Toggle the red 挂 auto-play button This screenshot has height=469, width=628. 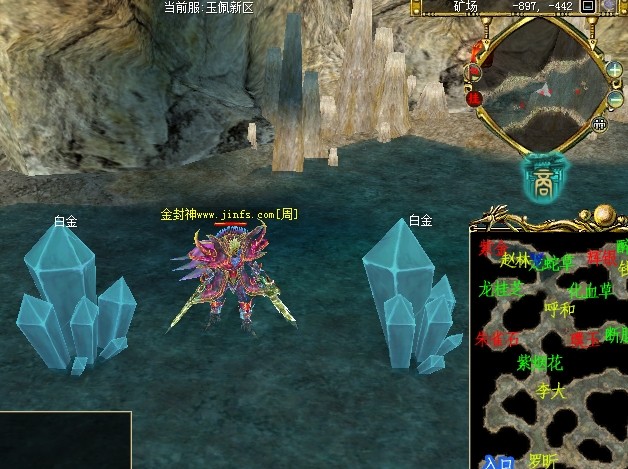[x=475, y=98]
